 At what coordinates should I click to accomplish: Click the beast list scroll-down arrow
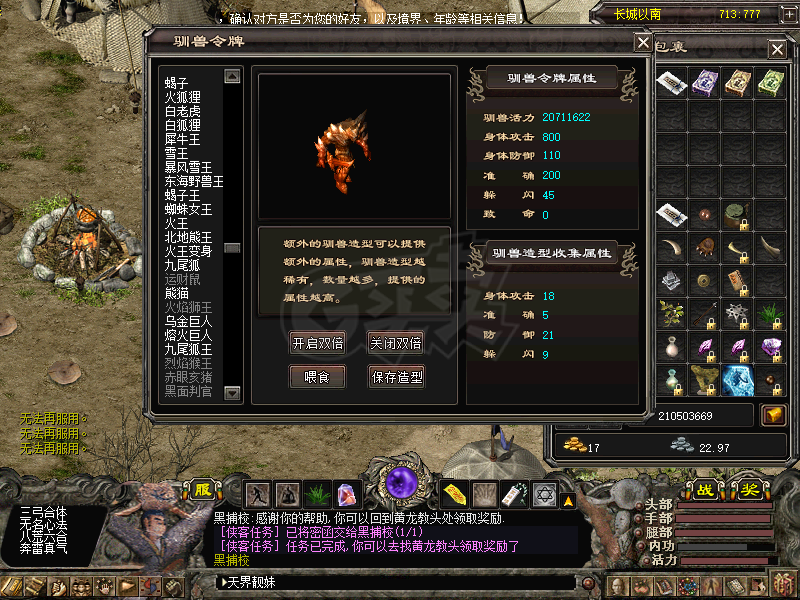click(232, 393)
